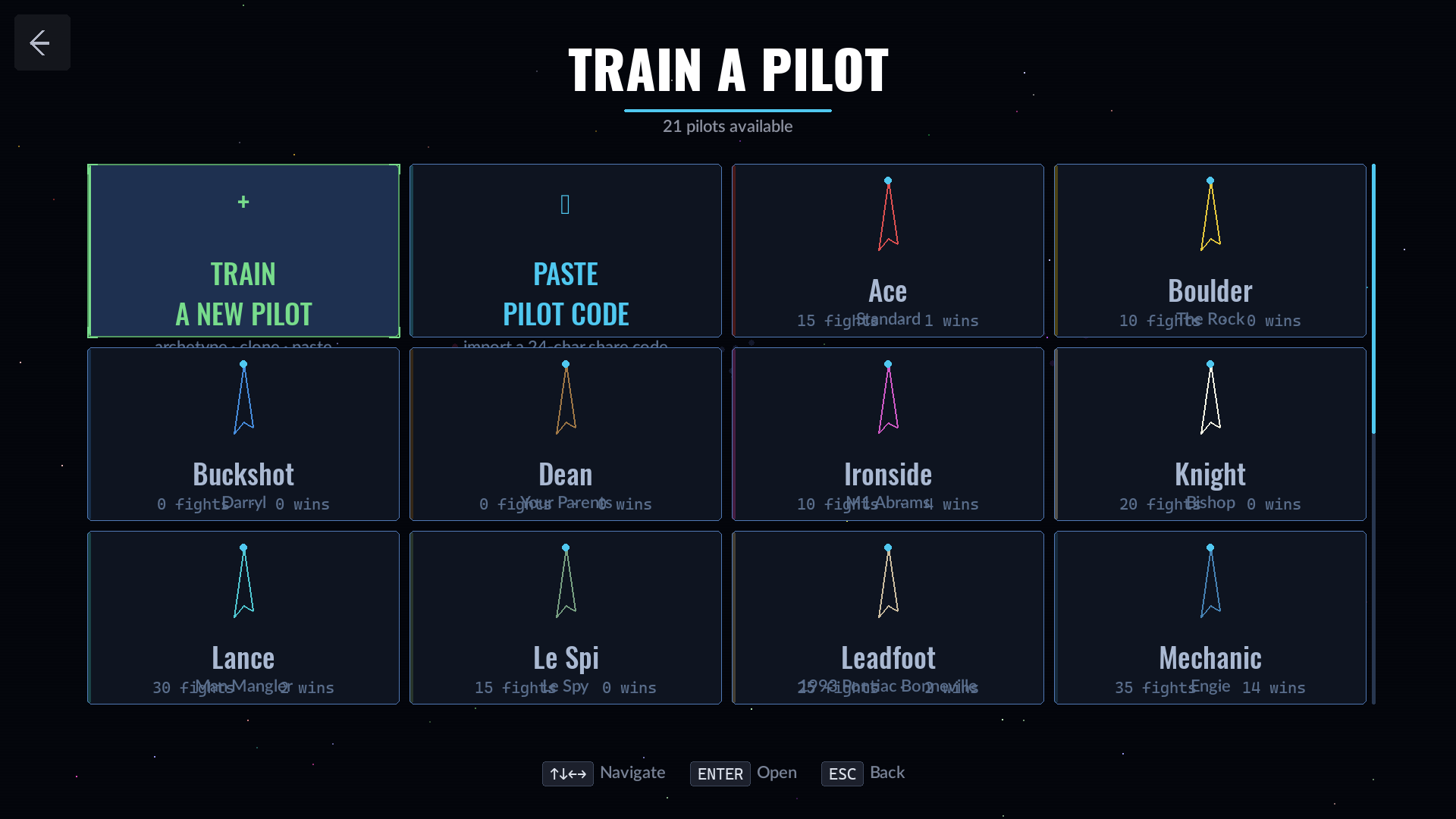
Task: Select the Le Spi pilot card
Action: point(565,618)
